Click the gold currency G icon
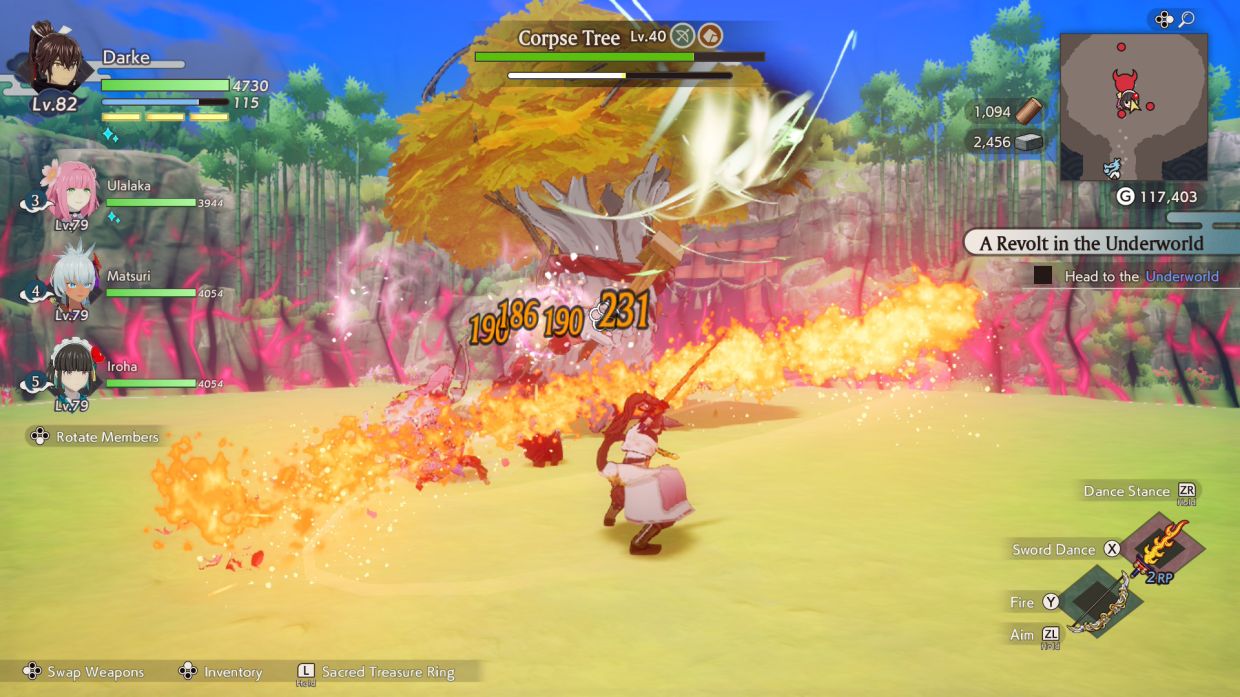The image size is (1240, 697). pyautogui.click(x=1124, y=197)
